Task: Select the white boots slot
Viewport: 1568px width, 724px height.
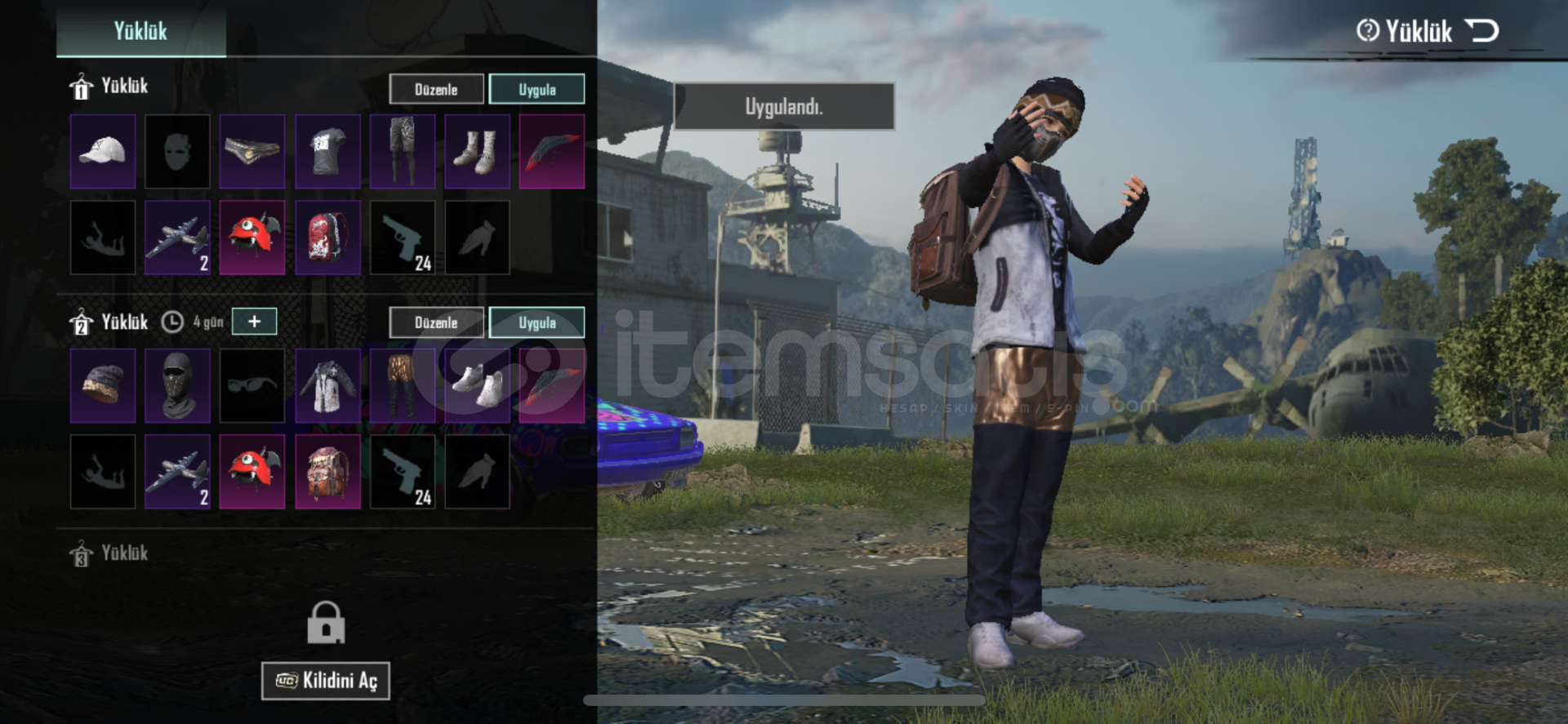Action: 477,152
